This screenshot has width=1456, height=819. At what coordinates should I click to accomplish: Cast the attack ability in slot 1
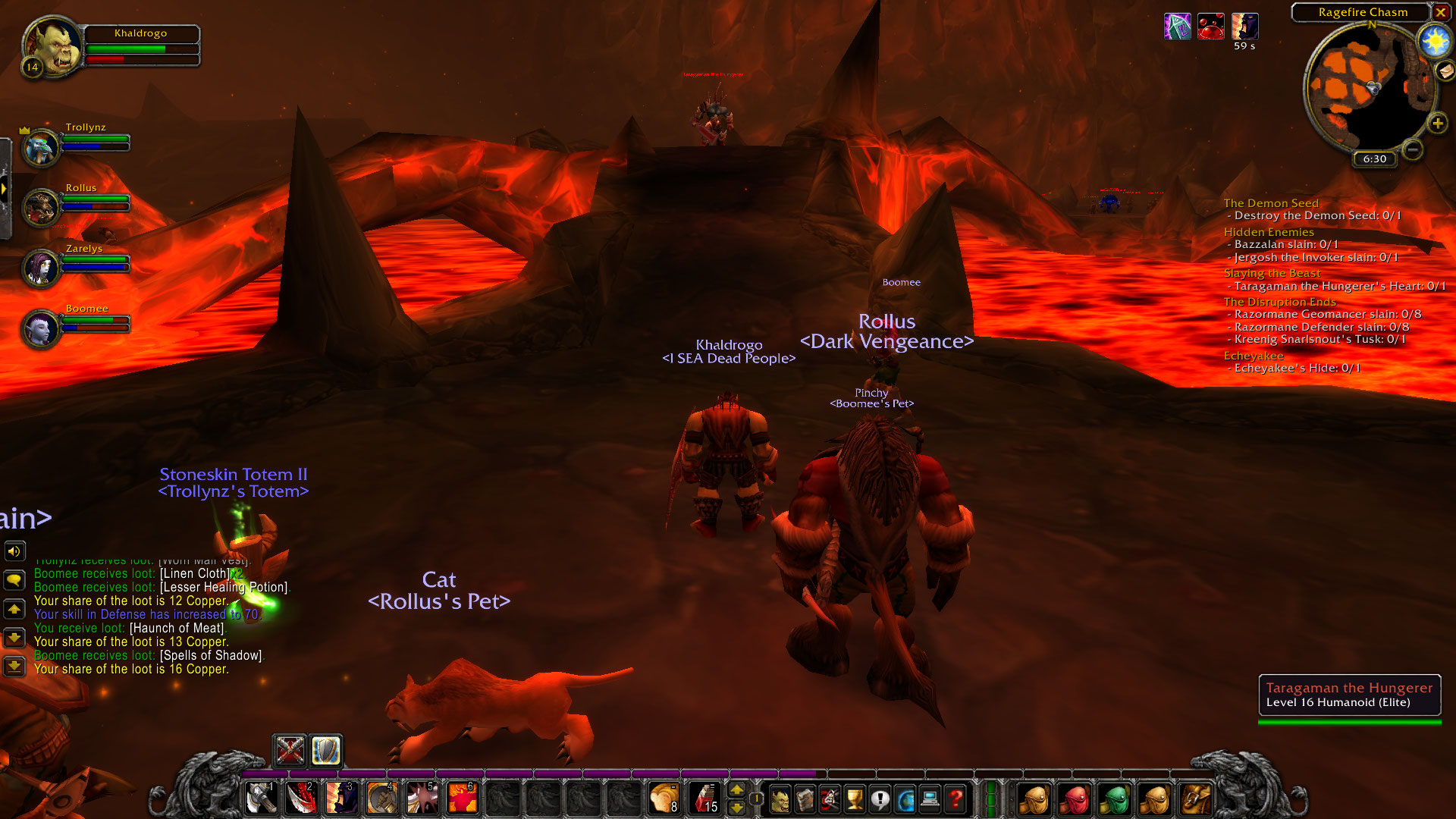(261, 798)
